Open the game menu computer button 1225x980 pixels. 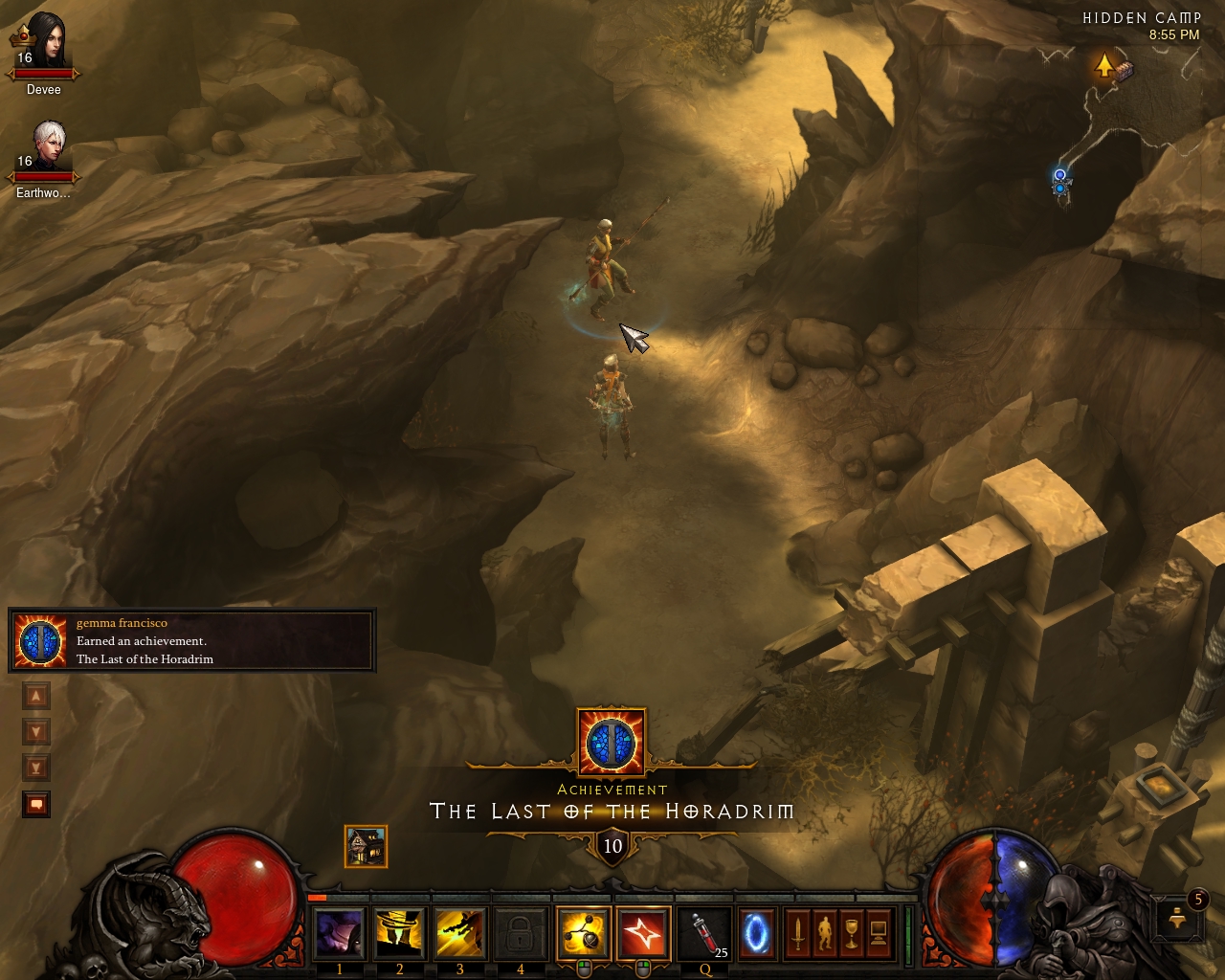(879, 933)
